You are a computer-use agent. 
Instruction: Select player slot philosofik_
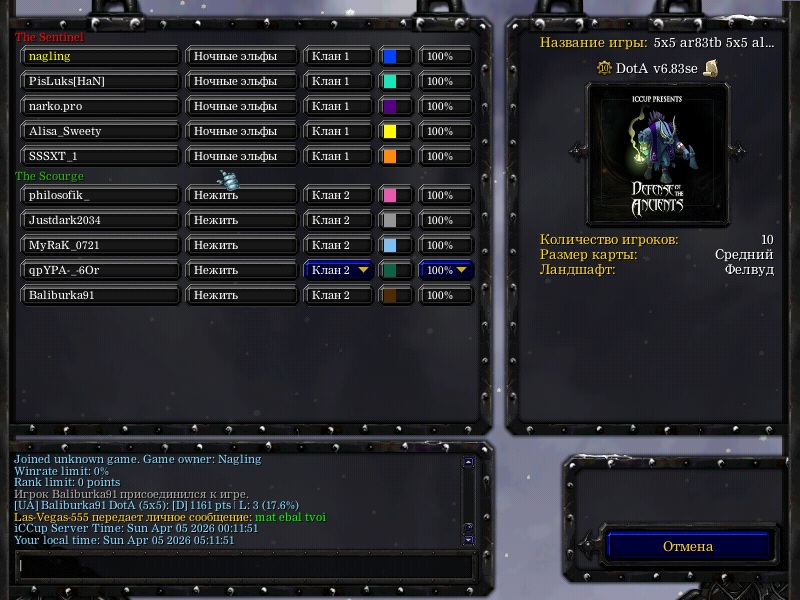pyautogui.click(x=100, y=196)
